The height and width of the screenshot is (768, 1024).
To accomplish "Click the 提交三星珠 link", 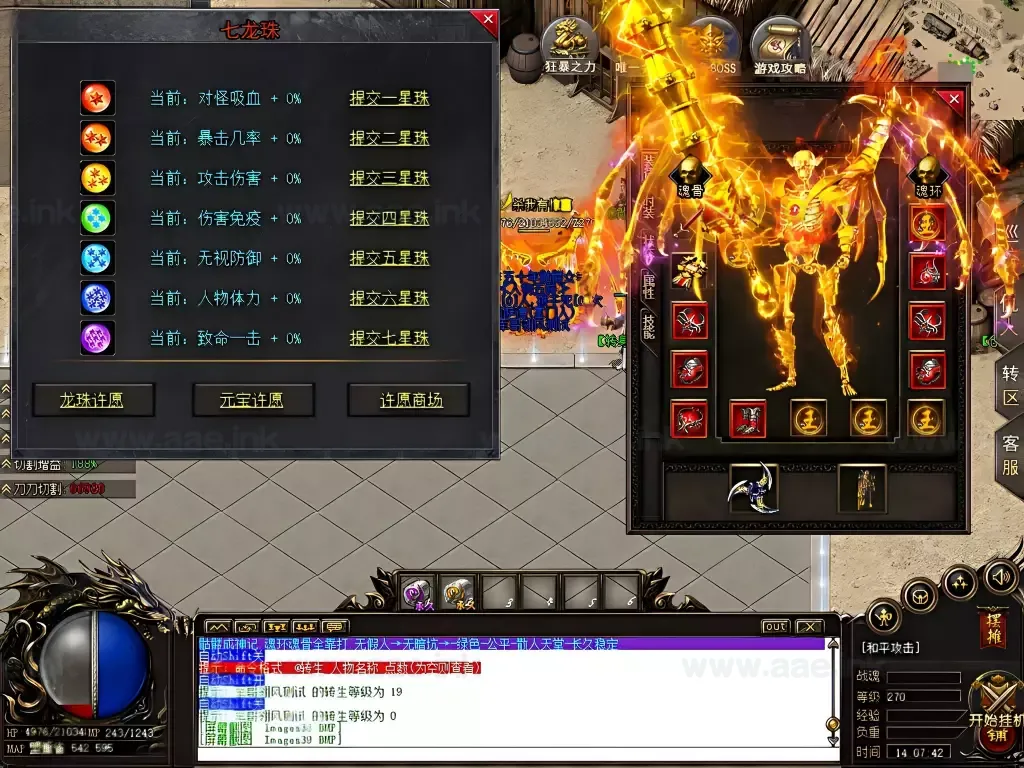I will tap(389, 178).
